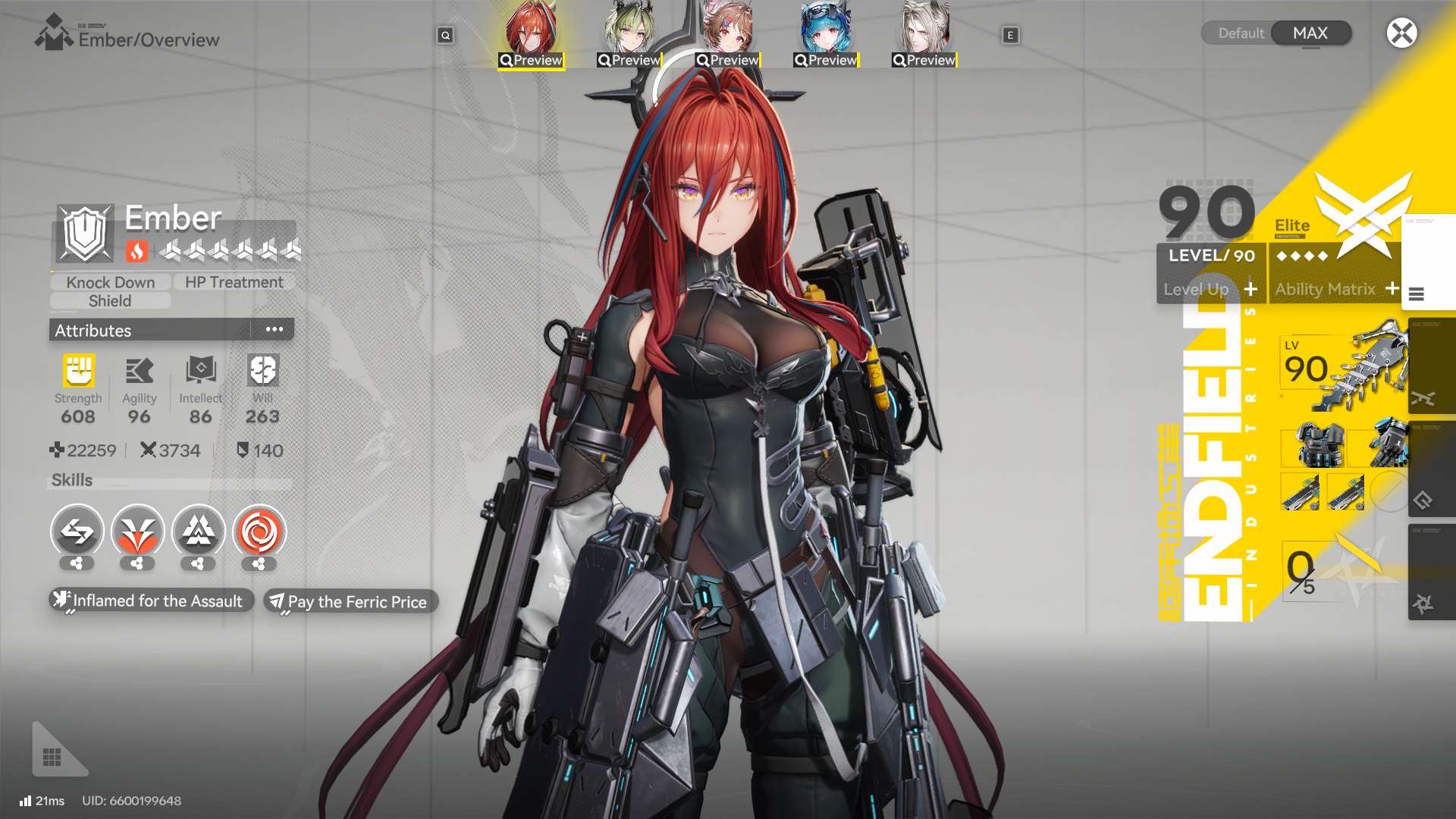Expand the Ability Matrix with plus button
The height and width of the screenshot is (819, 1456).
[1393, 289]
